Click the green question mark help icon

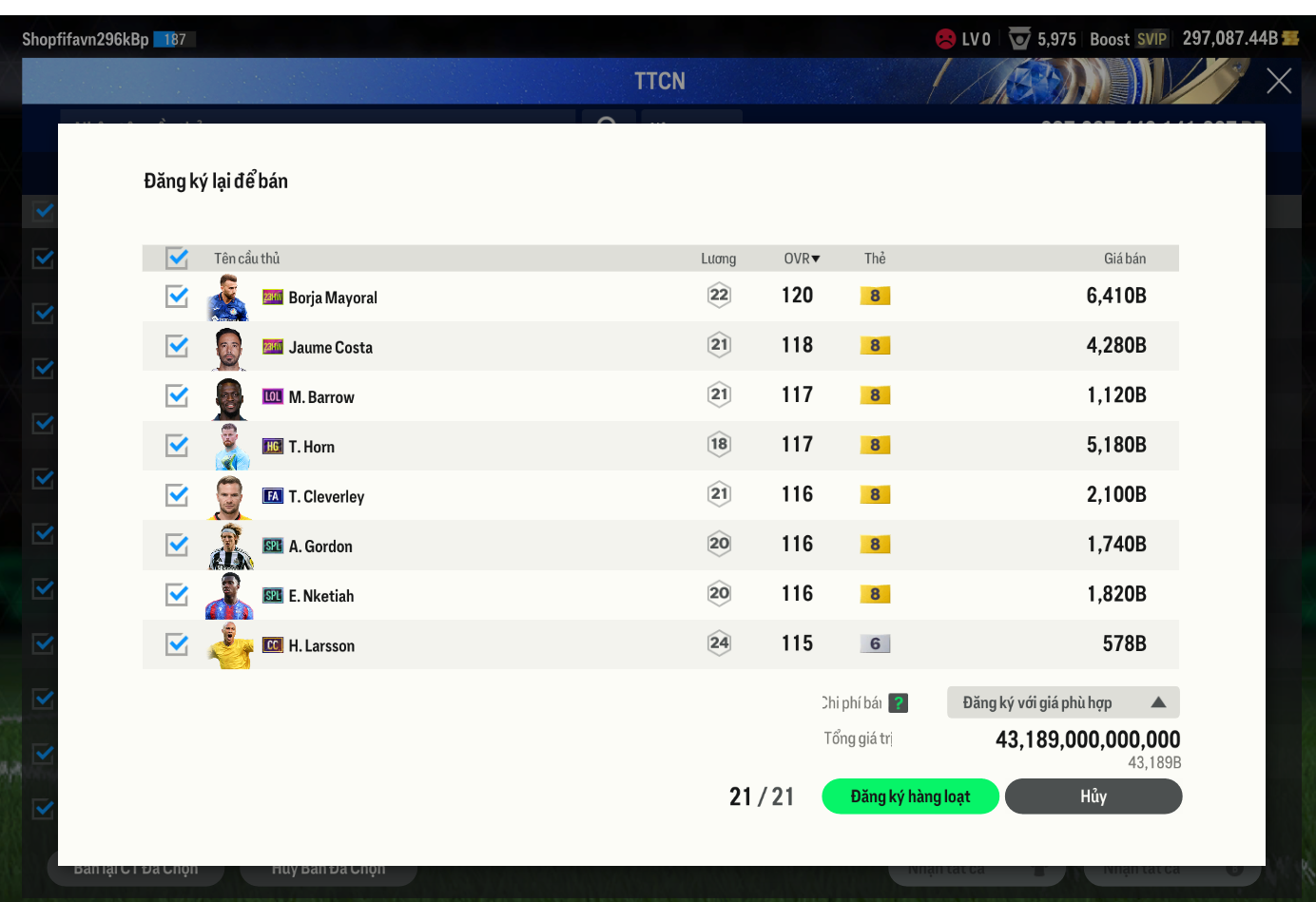tap(899, 703)
